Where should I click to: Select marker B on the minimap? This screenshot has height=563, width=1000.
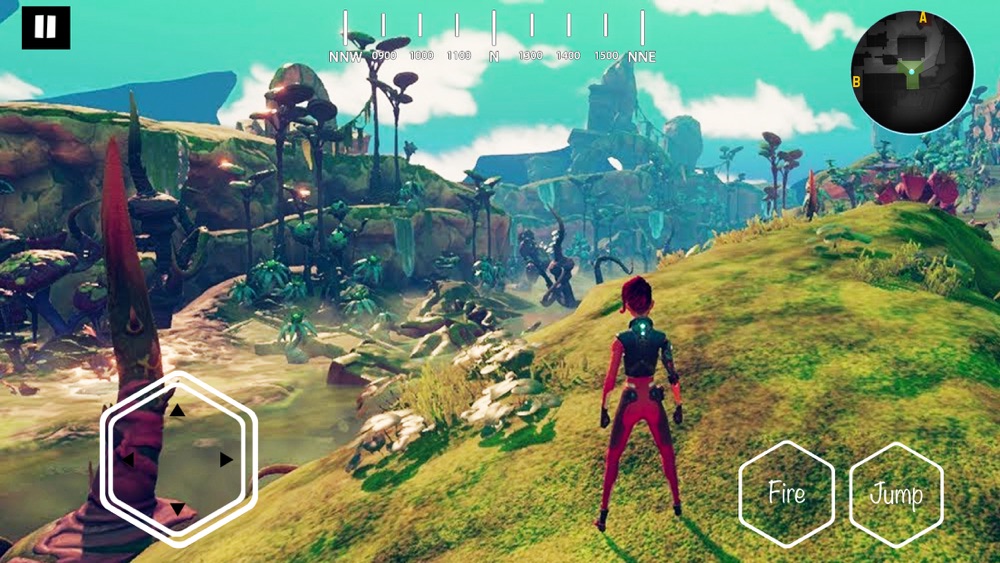pos(857,82)
